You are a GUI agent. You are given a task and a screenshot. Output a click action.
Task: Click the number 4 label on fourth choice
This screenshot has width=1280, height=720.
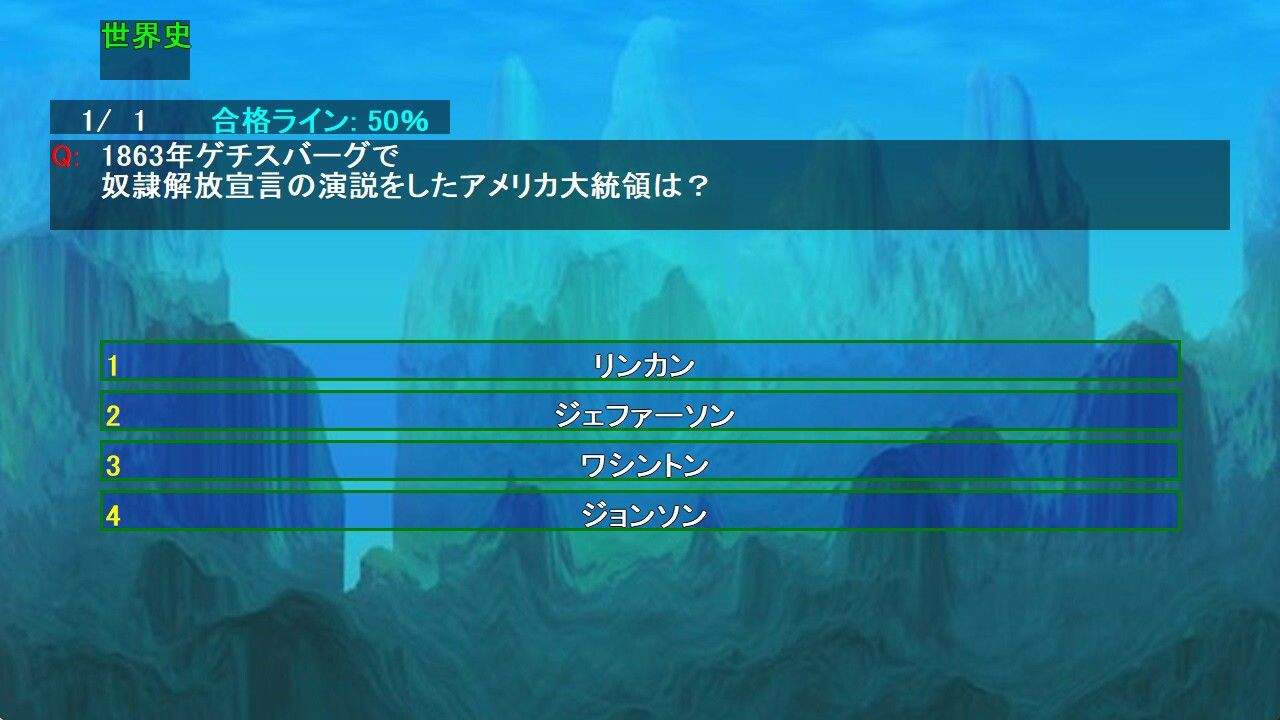pyautogui.click(x=114, y=514)
